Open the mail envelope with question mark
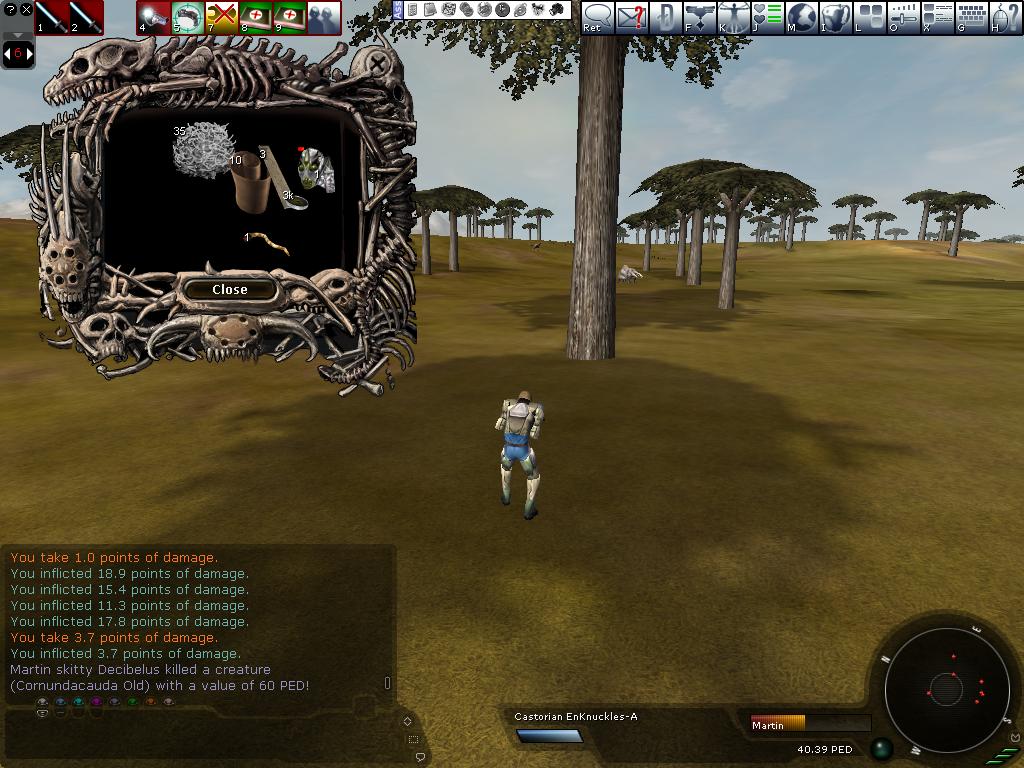Screen dimensions: 1024x768 click(631, 17)
